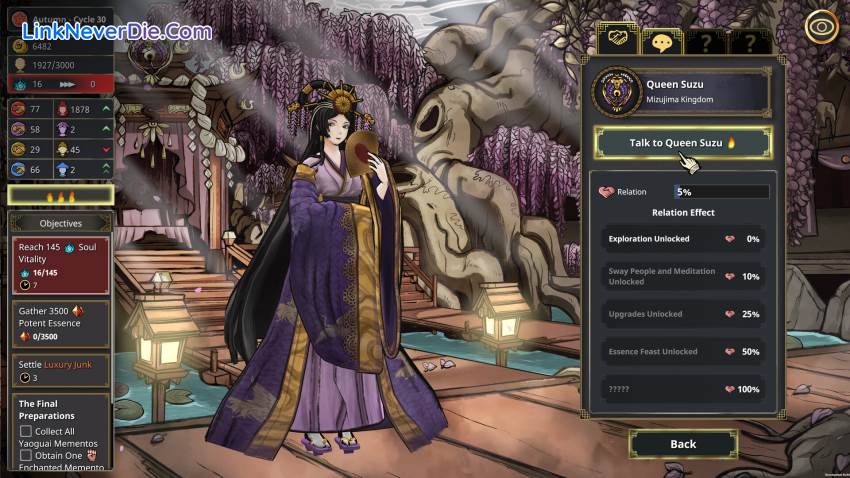Open the speech bubble dialogue tab

661,42
